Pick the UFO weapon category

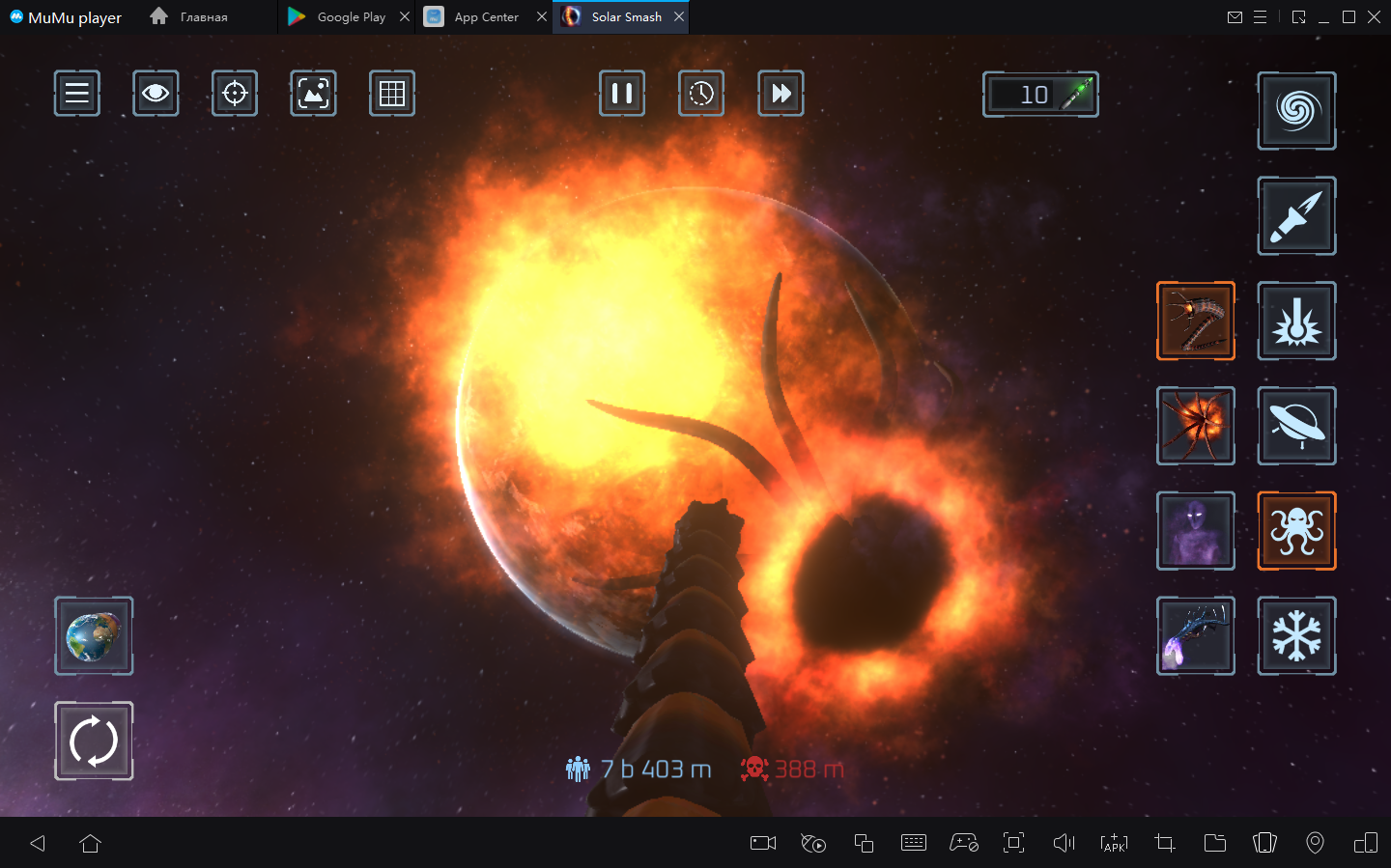click(1296, 426)
